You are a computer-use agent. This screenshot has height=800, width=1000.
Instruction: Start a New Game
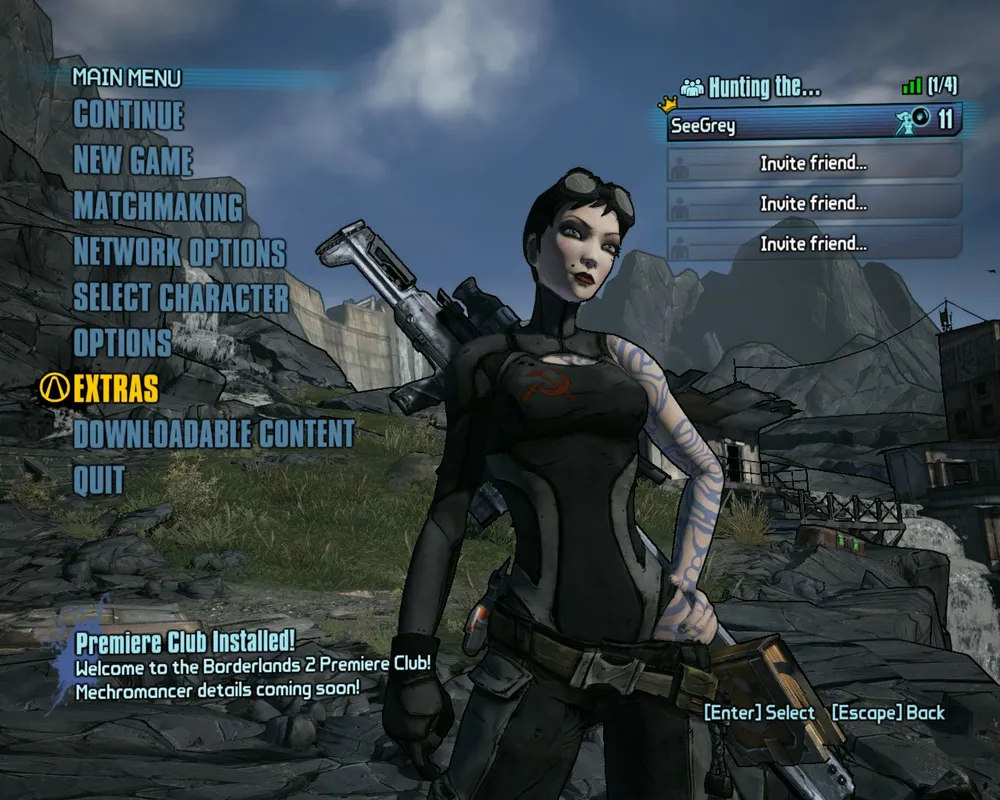click(x=133, y=161)
